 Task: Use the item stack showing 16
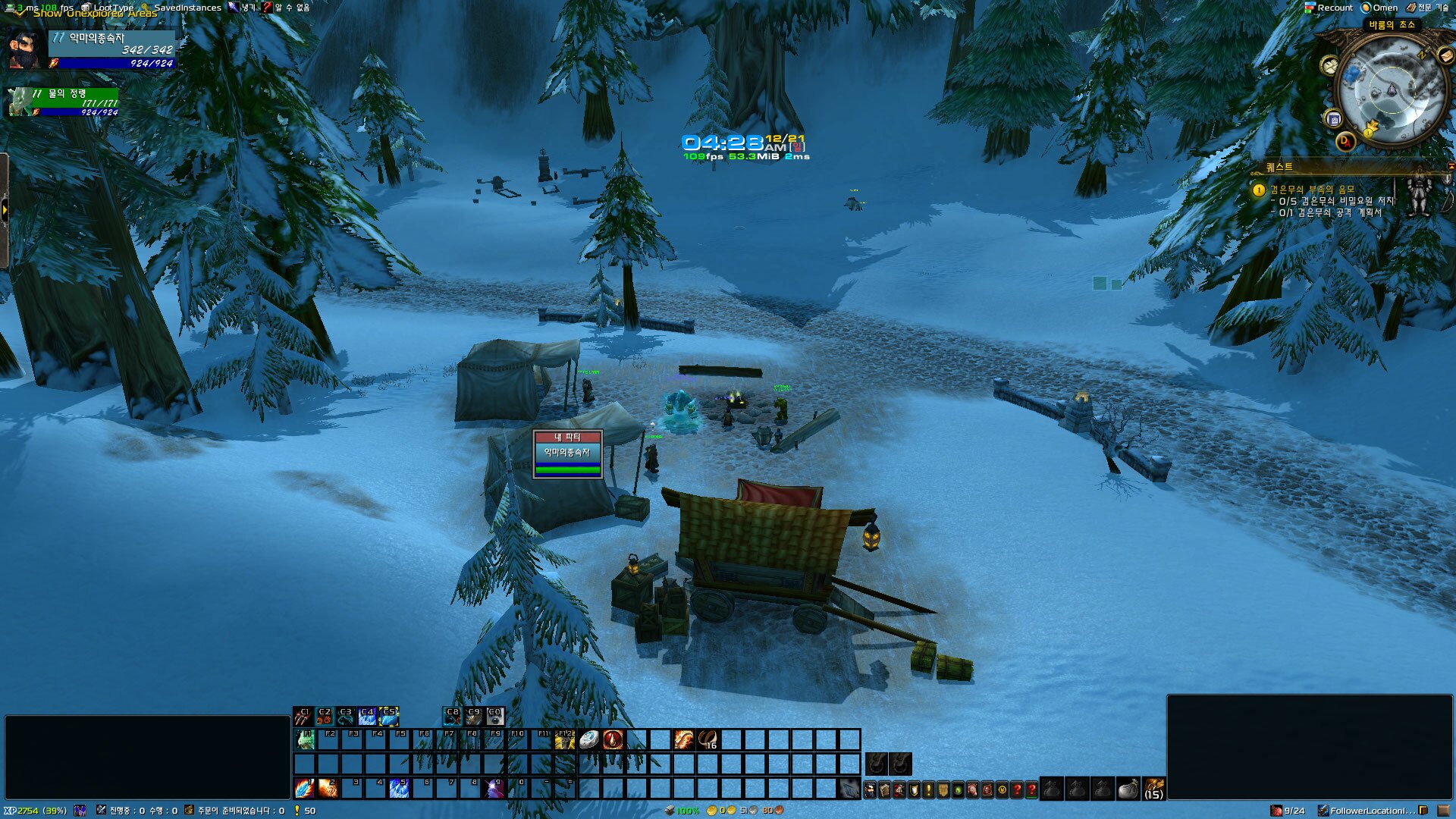(x=708, y=739)
